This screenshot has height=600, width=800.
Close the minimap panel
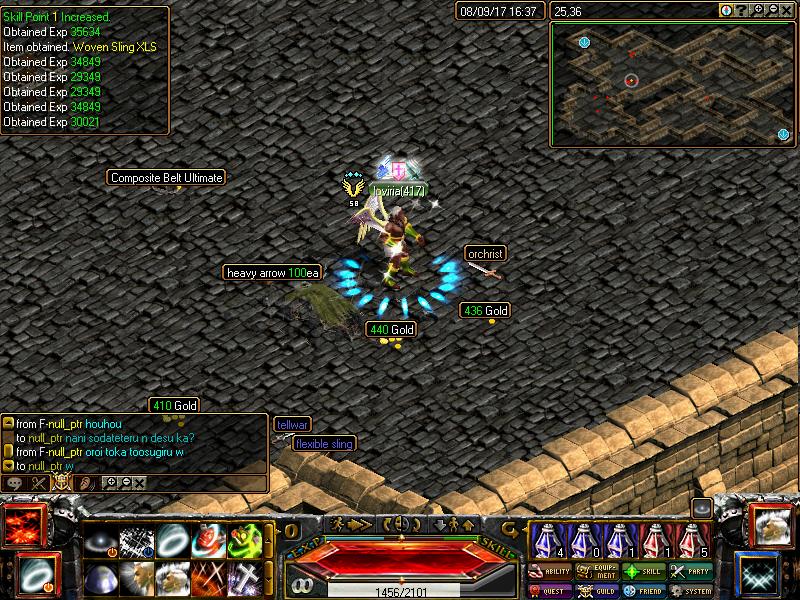tap(788, 10)
